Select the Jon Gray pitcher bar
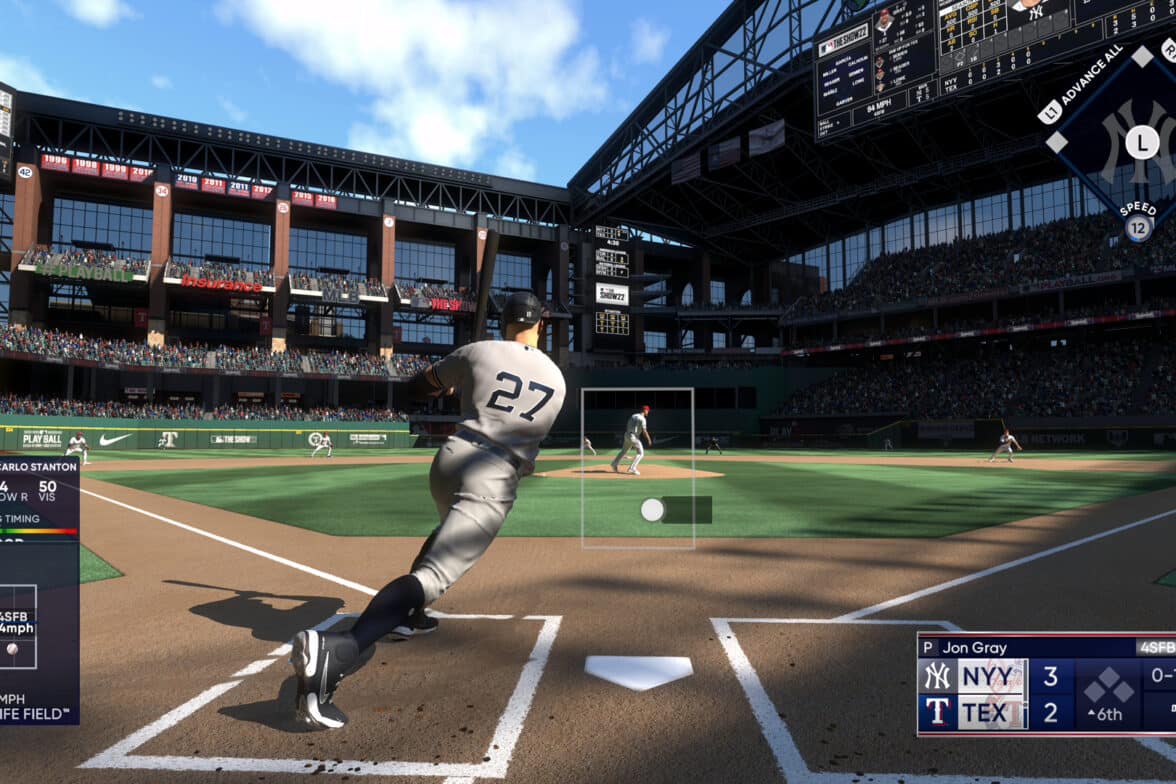 [x=1045, y=647]
